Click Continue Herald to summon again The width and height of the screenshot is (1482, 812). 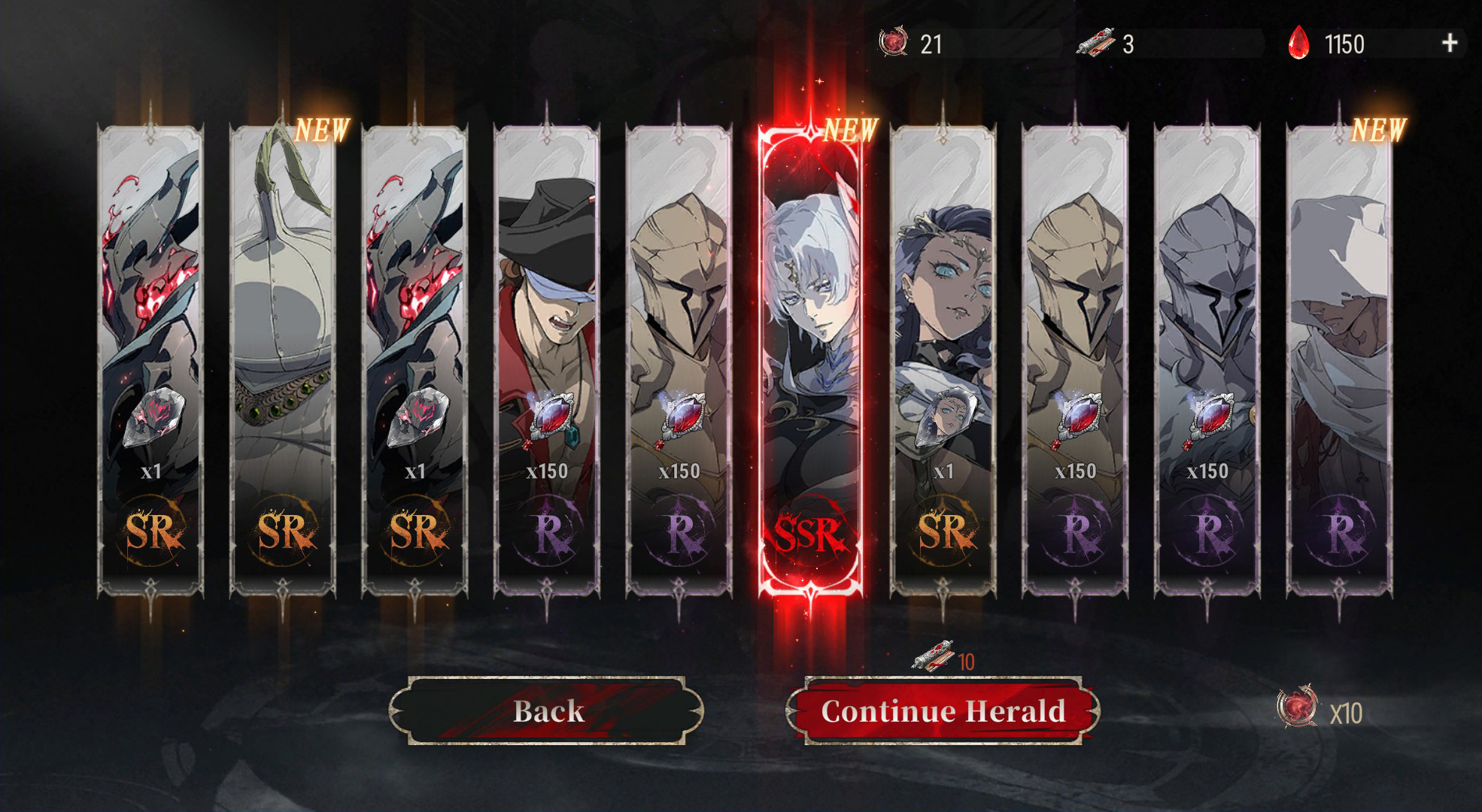click(943, 710)
